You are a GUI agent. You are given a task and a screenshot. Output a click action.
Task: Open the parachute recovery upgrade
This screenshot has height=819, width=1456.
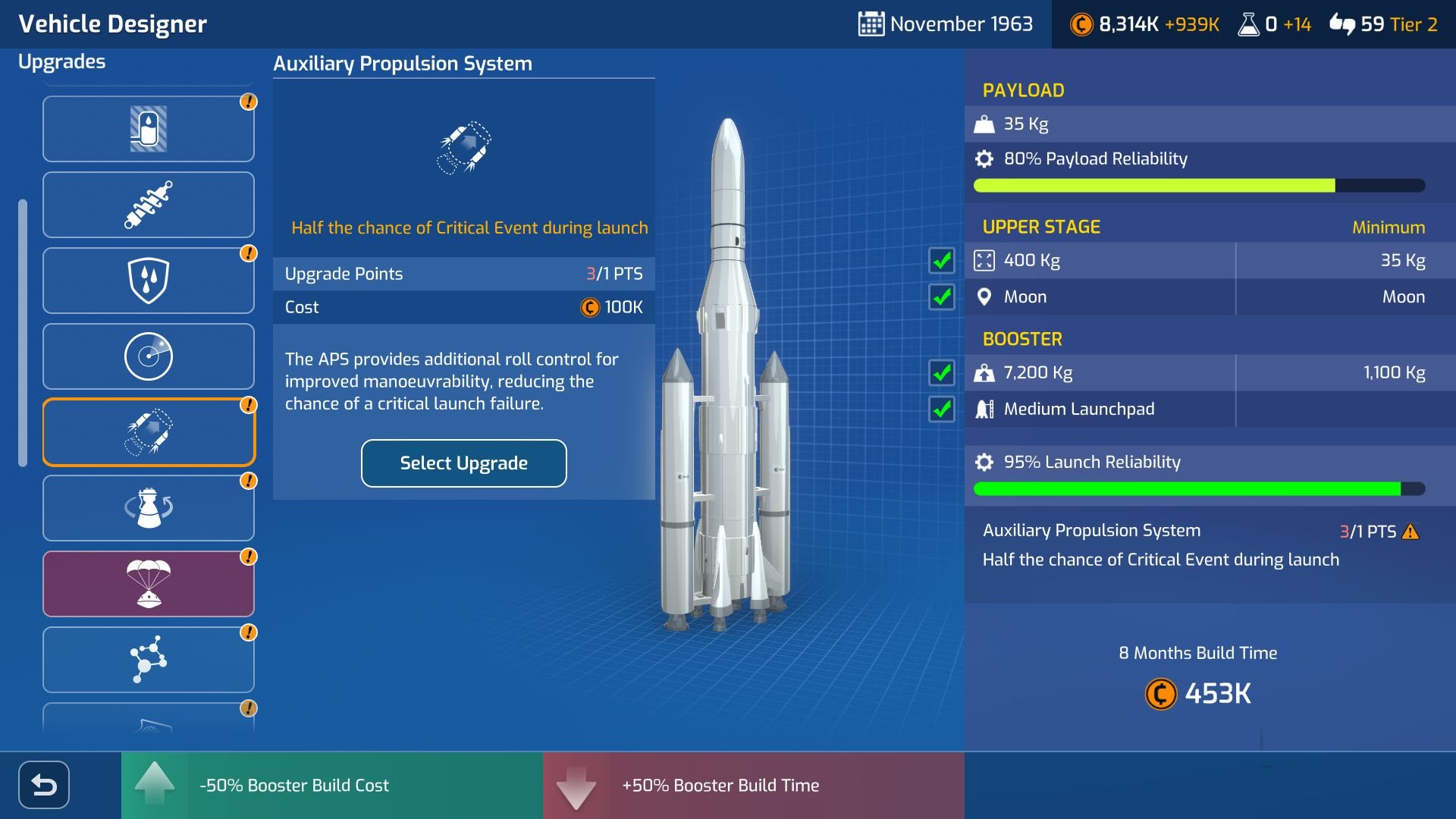pos(149,583)
